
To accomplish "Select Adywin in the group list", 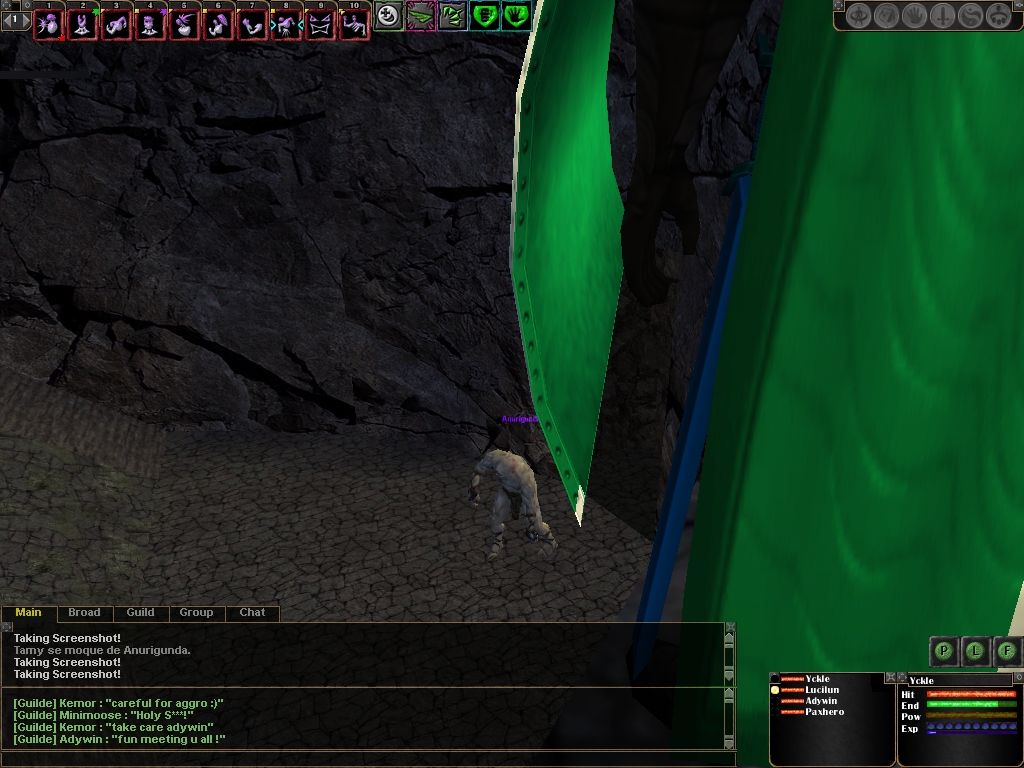I will [821, 701].
